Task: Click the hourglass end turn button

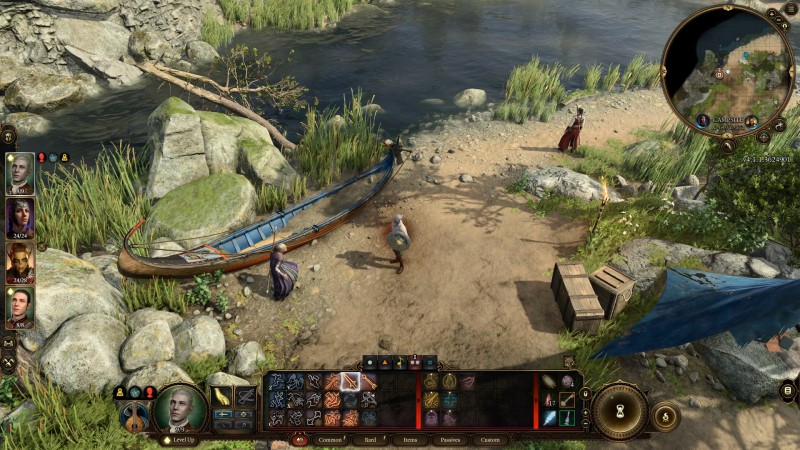Action: pyautogui.click(x=620, y=411)
